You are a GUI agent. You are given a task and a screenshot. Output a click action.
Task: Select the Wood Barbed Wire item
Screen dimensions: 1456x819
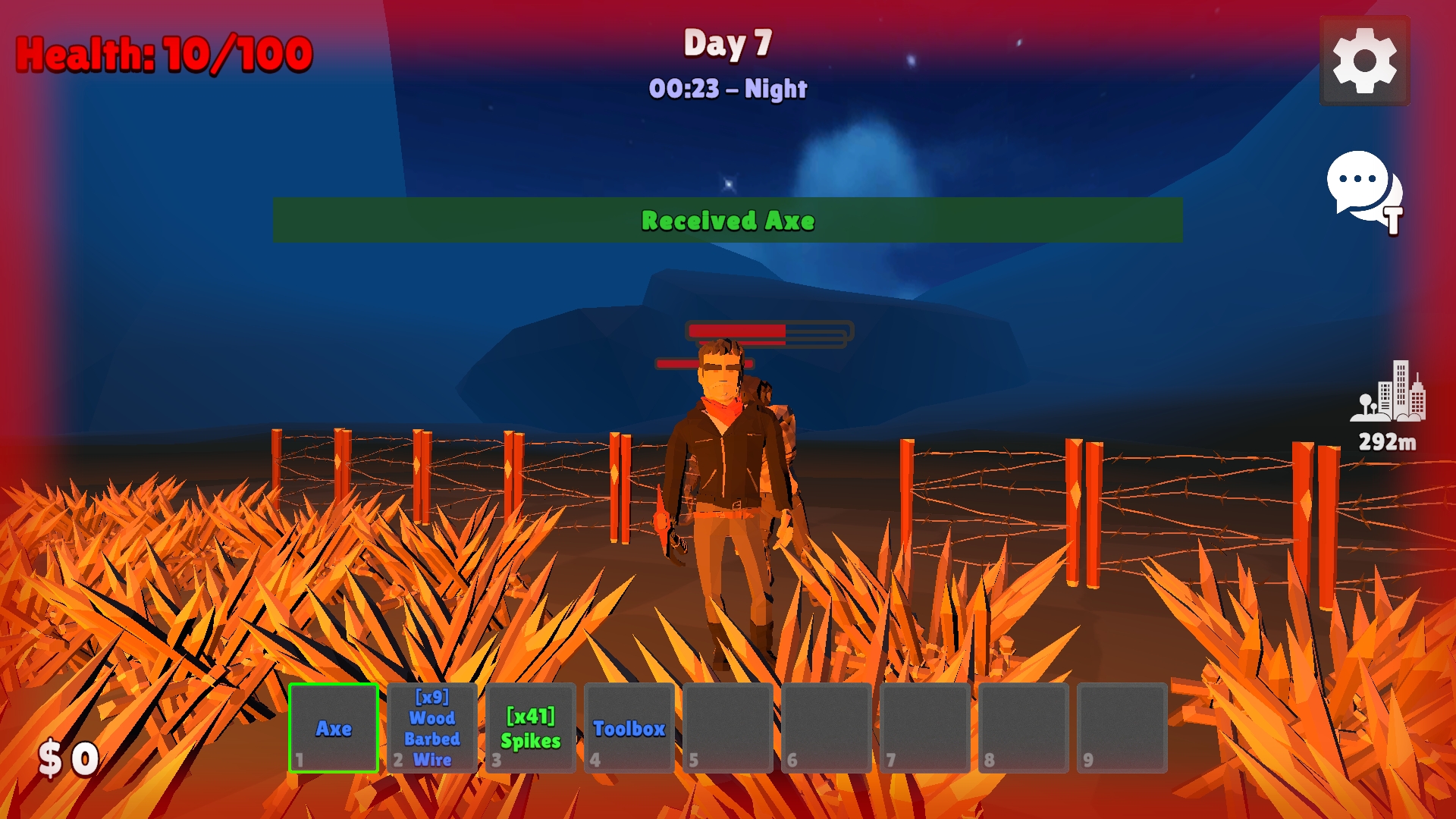point(431,729)
